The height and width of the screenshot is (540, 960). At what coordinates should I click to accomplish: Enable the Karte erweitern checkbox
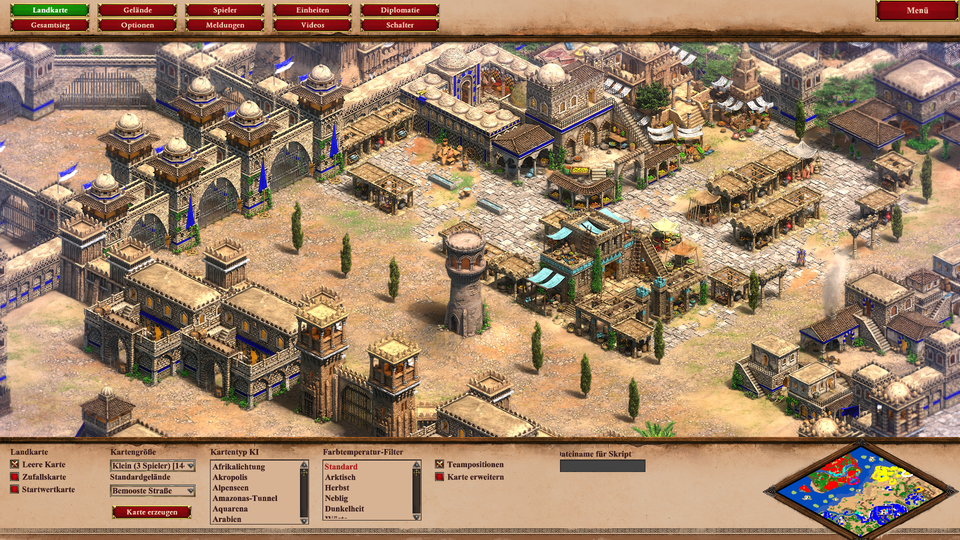click(440, 477)
